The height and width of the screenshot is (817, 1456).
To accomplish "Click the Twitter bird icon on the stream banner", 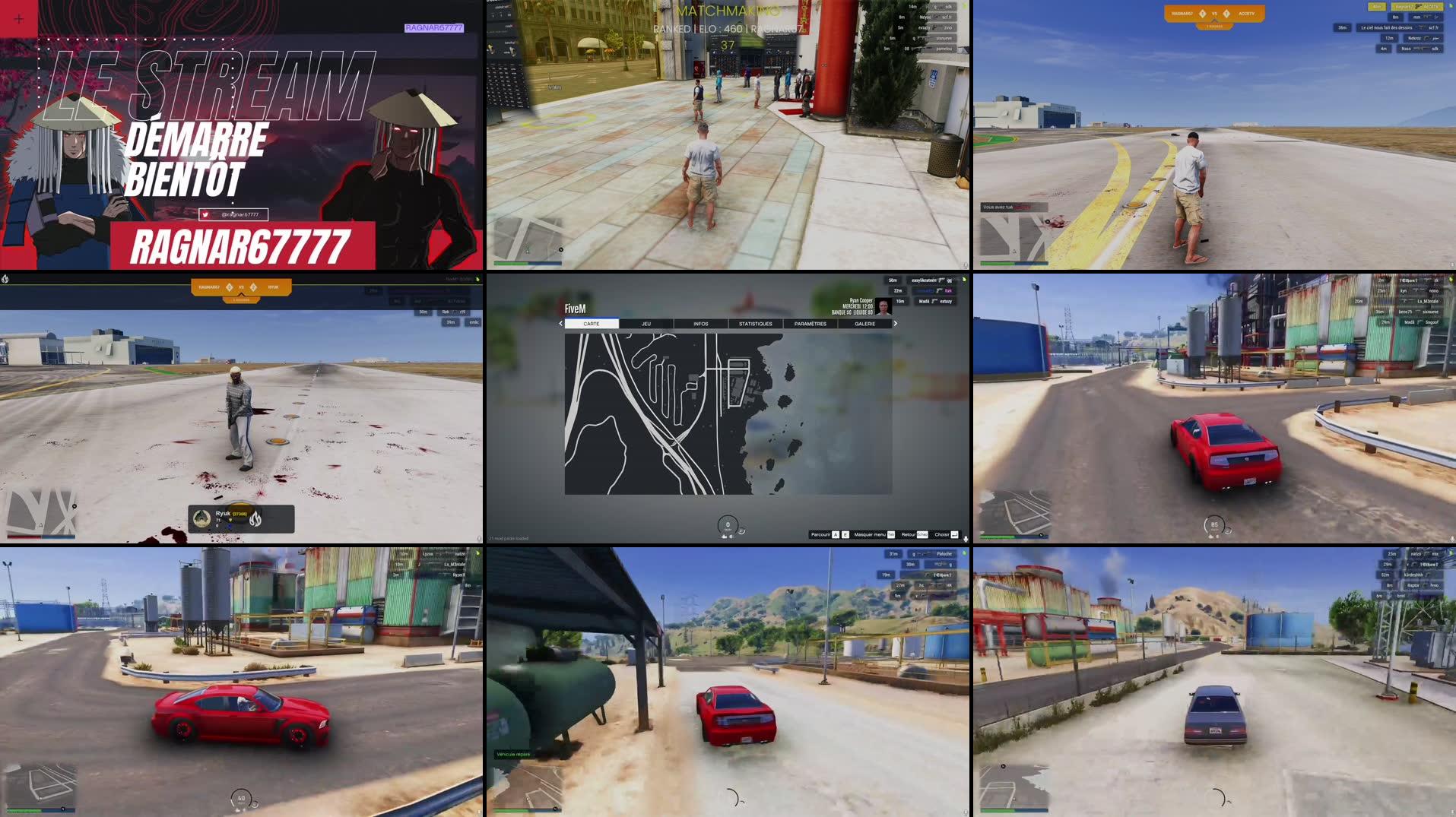I will pos(206,214).
